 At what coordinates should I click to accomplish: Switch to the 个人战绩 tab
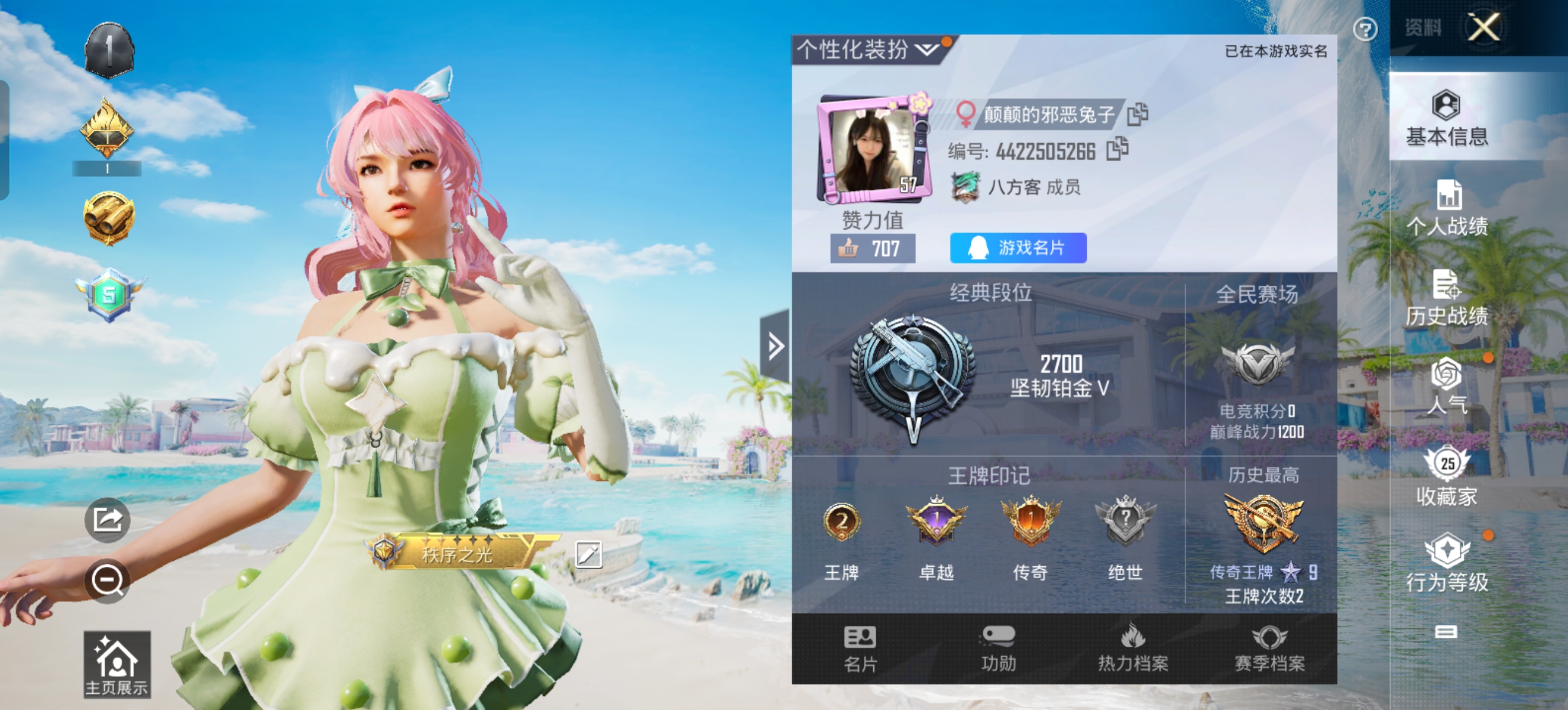pyautogui.click(x=1446, y=208)
